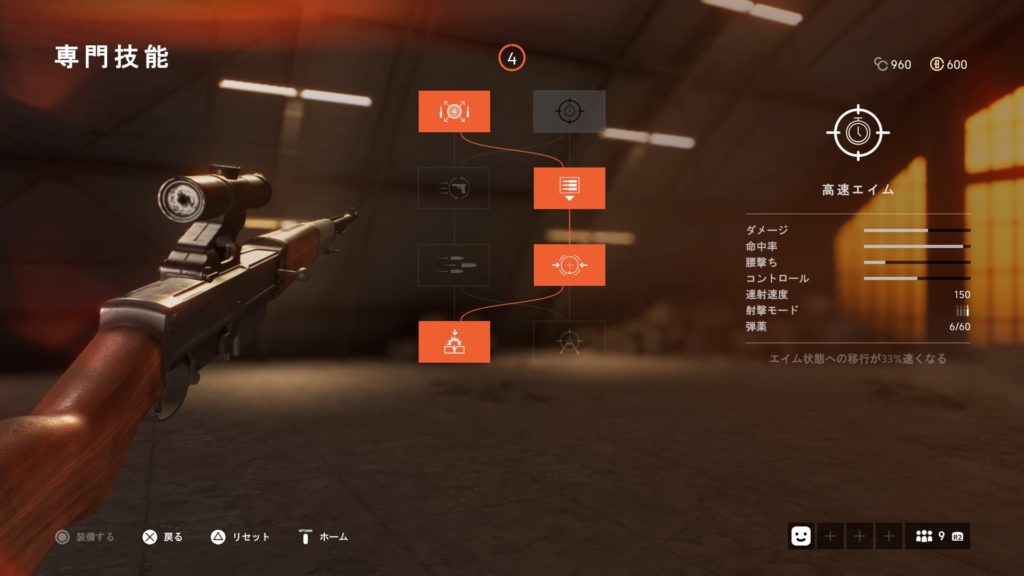The width and height of the screenshot is (1024, 576).
Task: Pick the dimmed crosshair with bipod node
Action: pos(569,342)
